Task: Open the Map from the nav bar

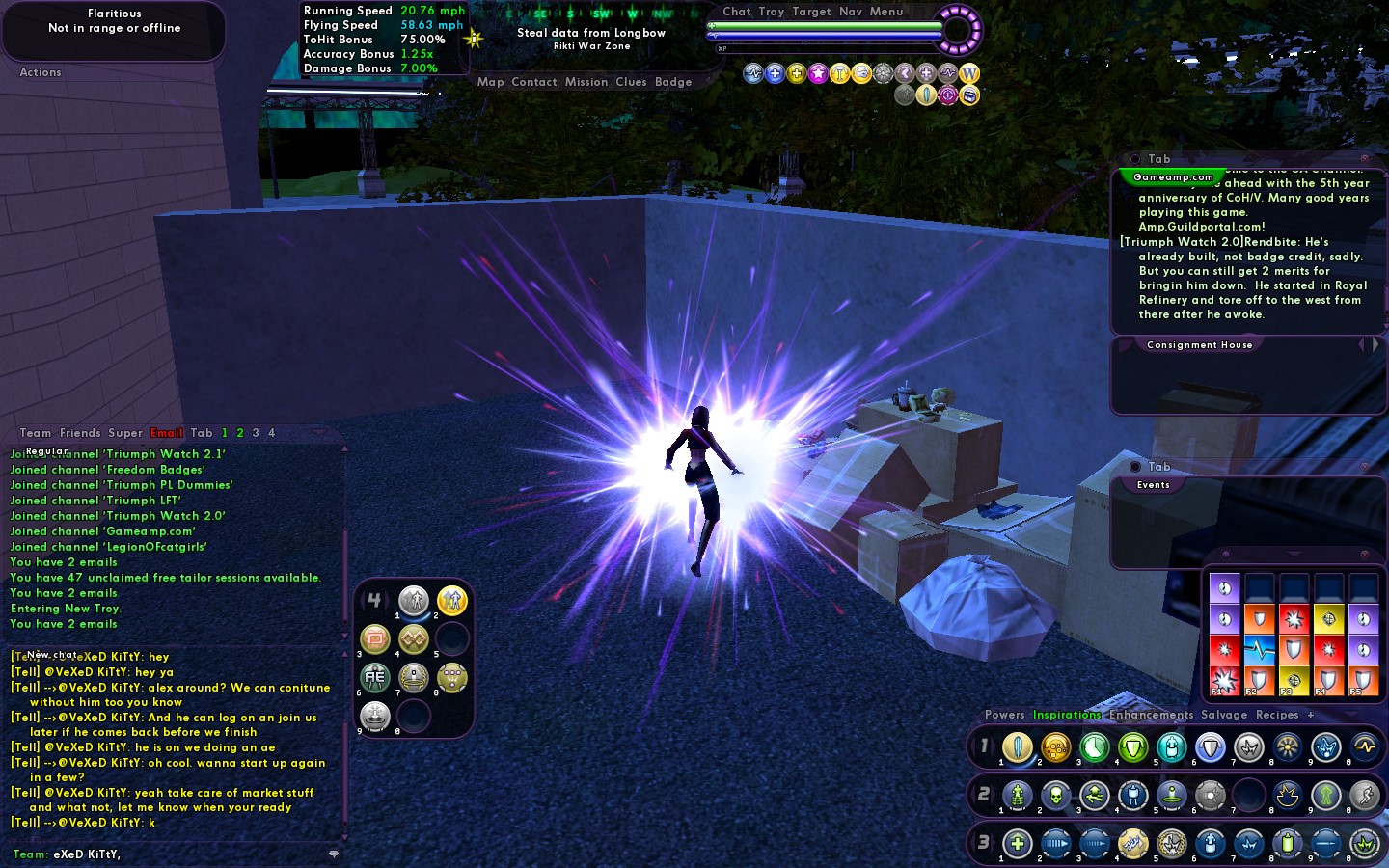Action: click(490, 82)
